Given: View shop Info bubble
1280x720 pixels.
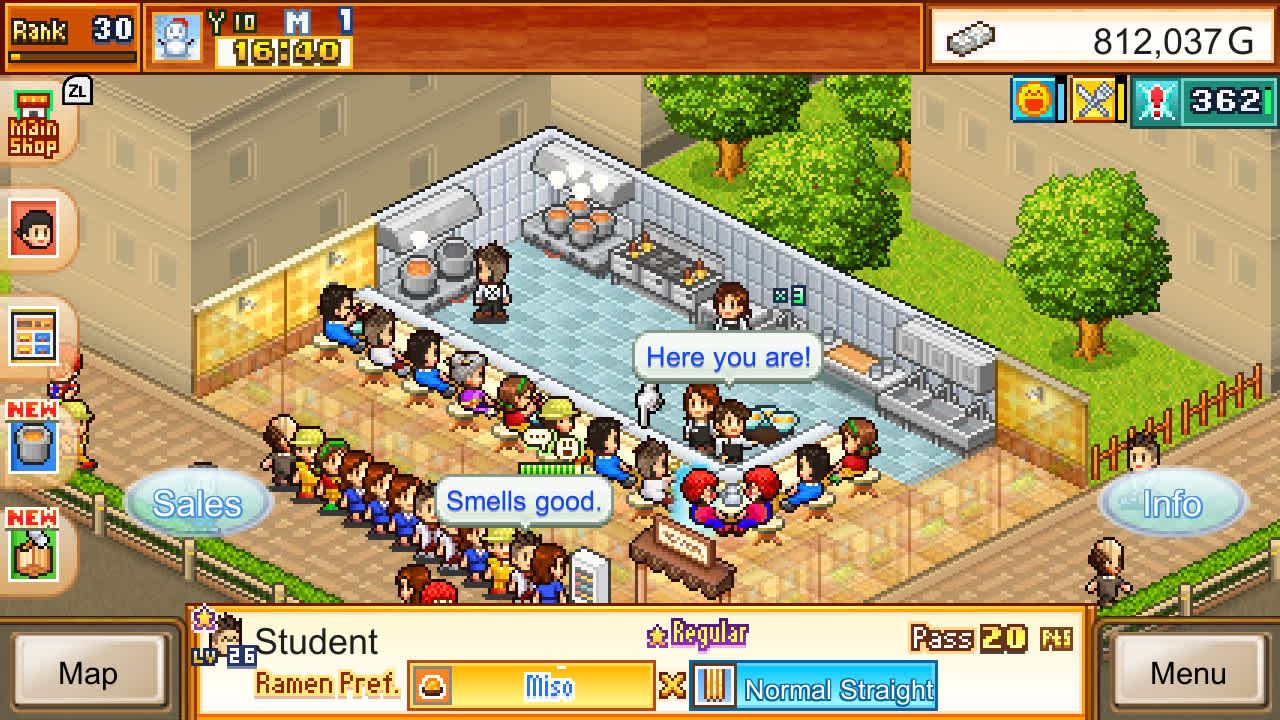Looking at the screenshot, I should 1172,504.
